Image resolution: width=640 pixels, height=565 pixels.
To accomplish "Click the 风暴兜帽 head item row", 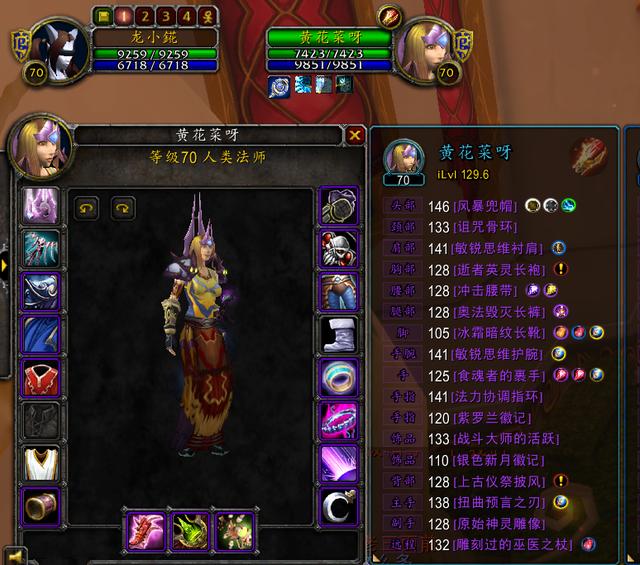I will pos(472,205).
